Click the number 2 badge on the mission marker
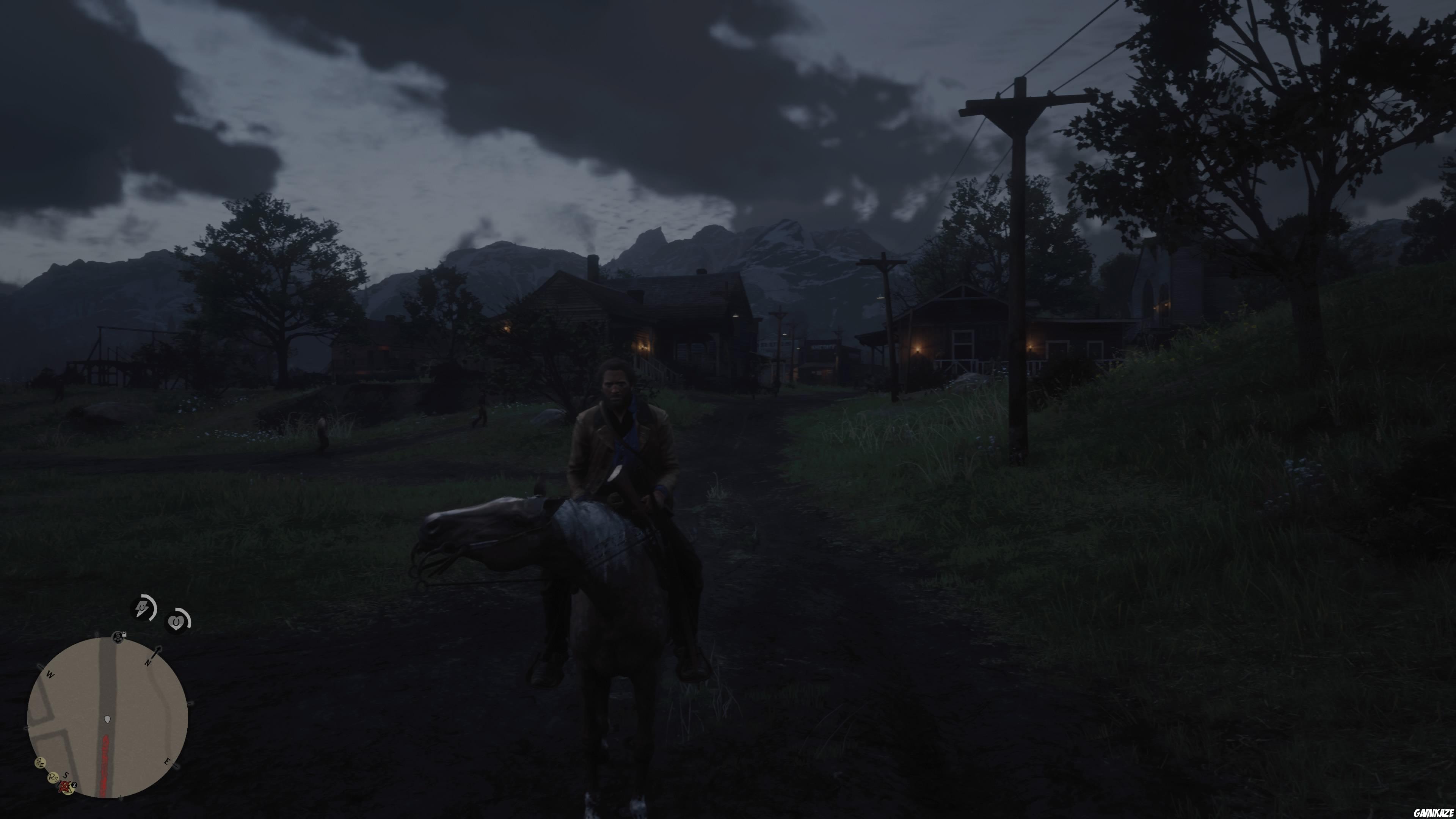 coord(74,785)
